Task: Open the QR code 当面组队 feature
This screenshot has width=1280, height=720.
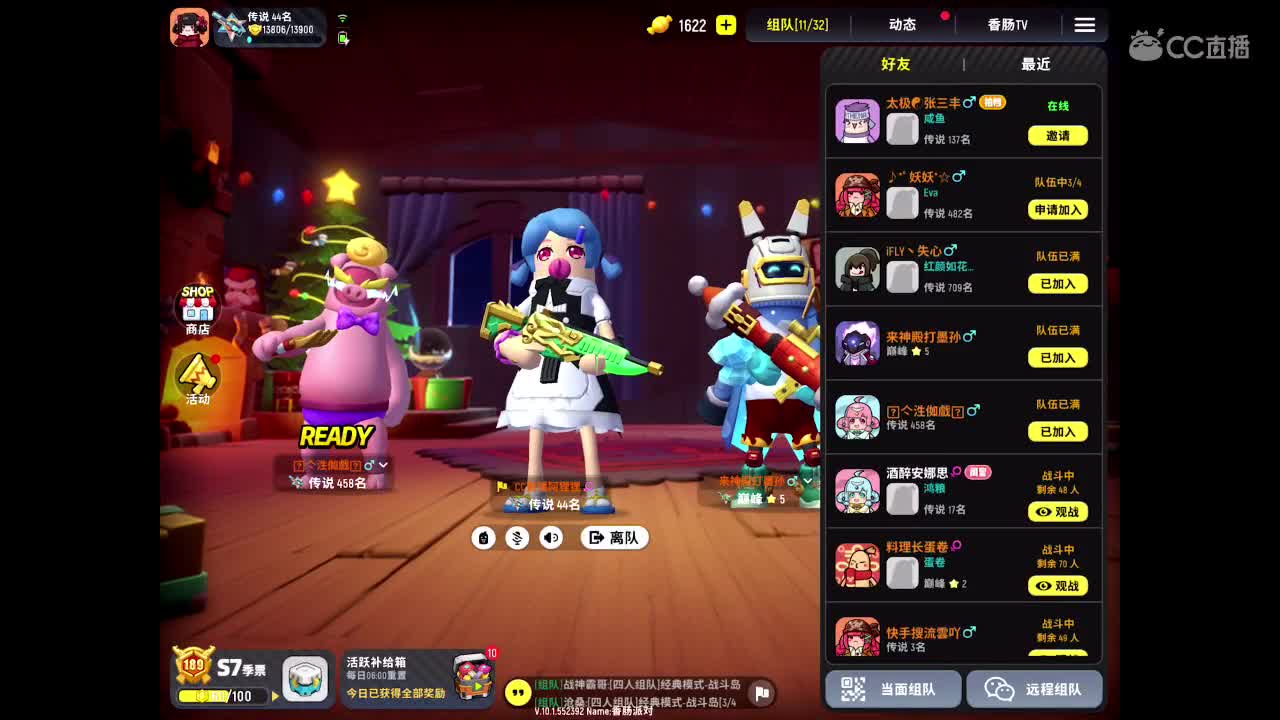Action: [x=891, y=689]
